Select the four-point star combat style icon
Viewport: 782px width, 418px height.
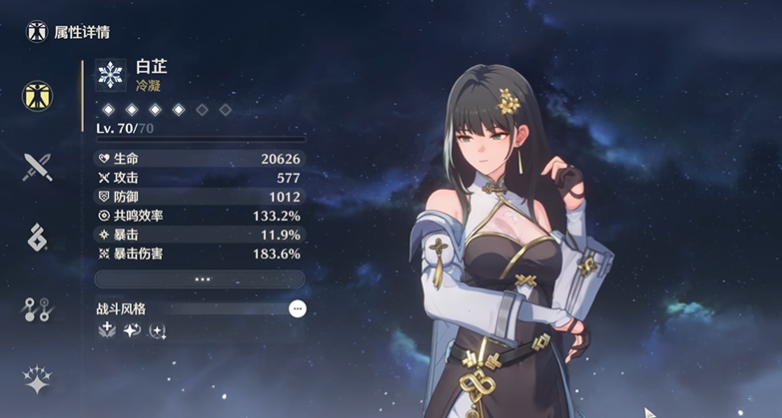tap(132, 330)
